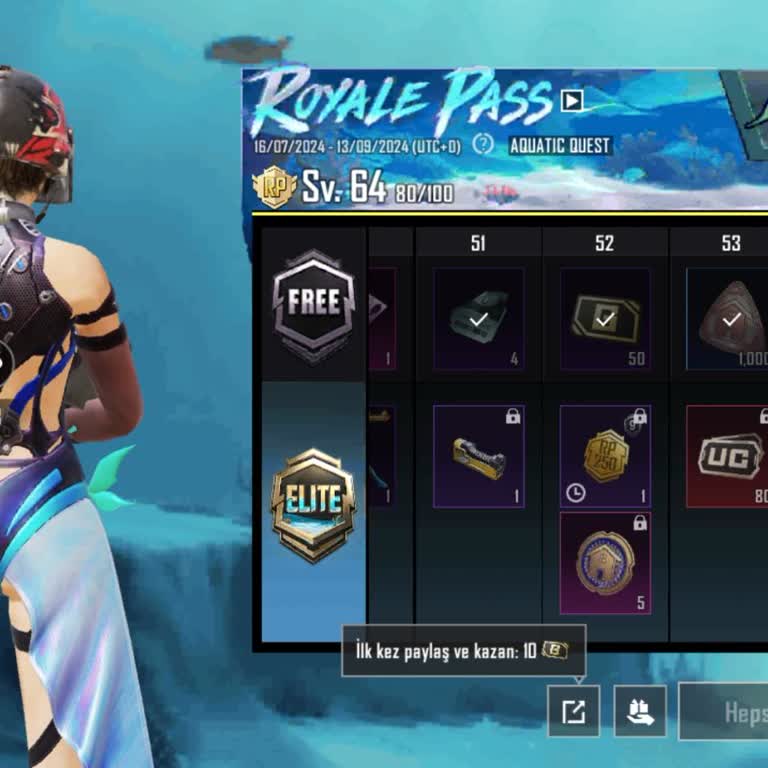Play the Royale Pass trailer video

click(x=572, y=100)
